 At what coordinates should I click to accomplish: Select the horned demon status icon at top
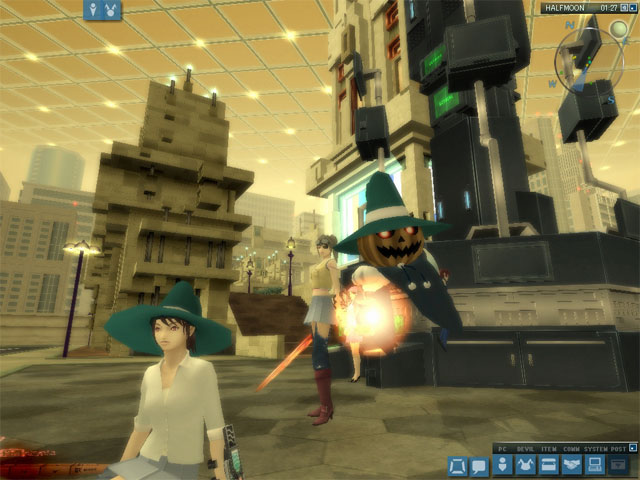pos(112,9)
